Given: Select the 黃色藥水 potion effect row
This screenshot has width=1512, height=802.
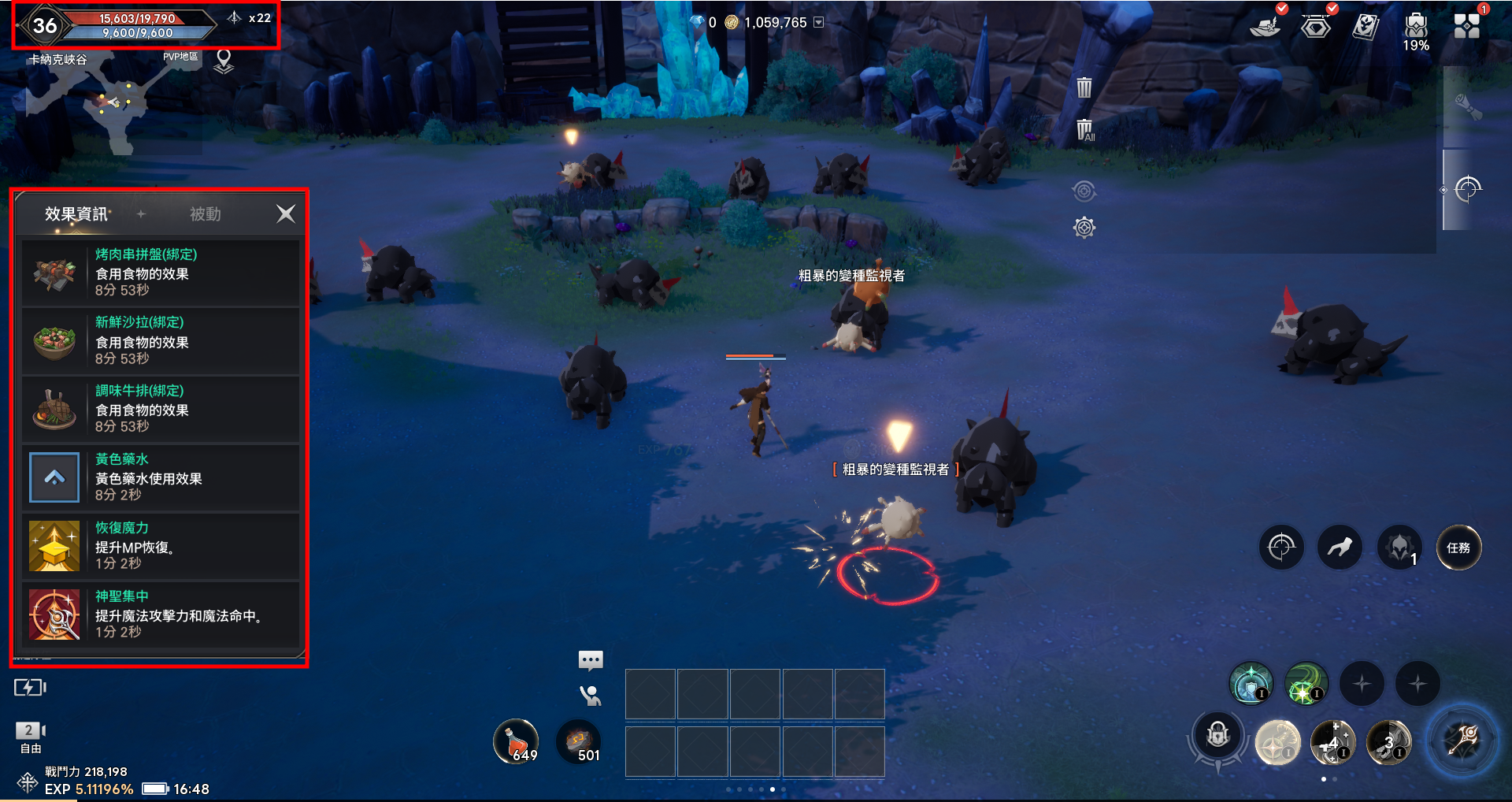Looking at the screenshot, I should [161, 477].
